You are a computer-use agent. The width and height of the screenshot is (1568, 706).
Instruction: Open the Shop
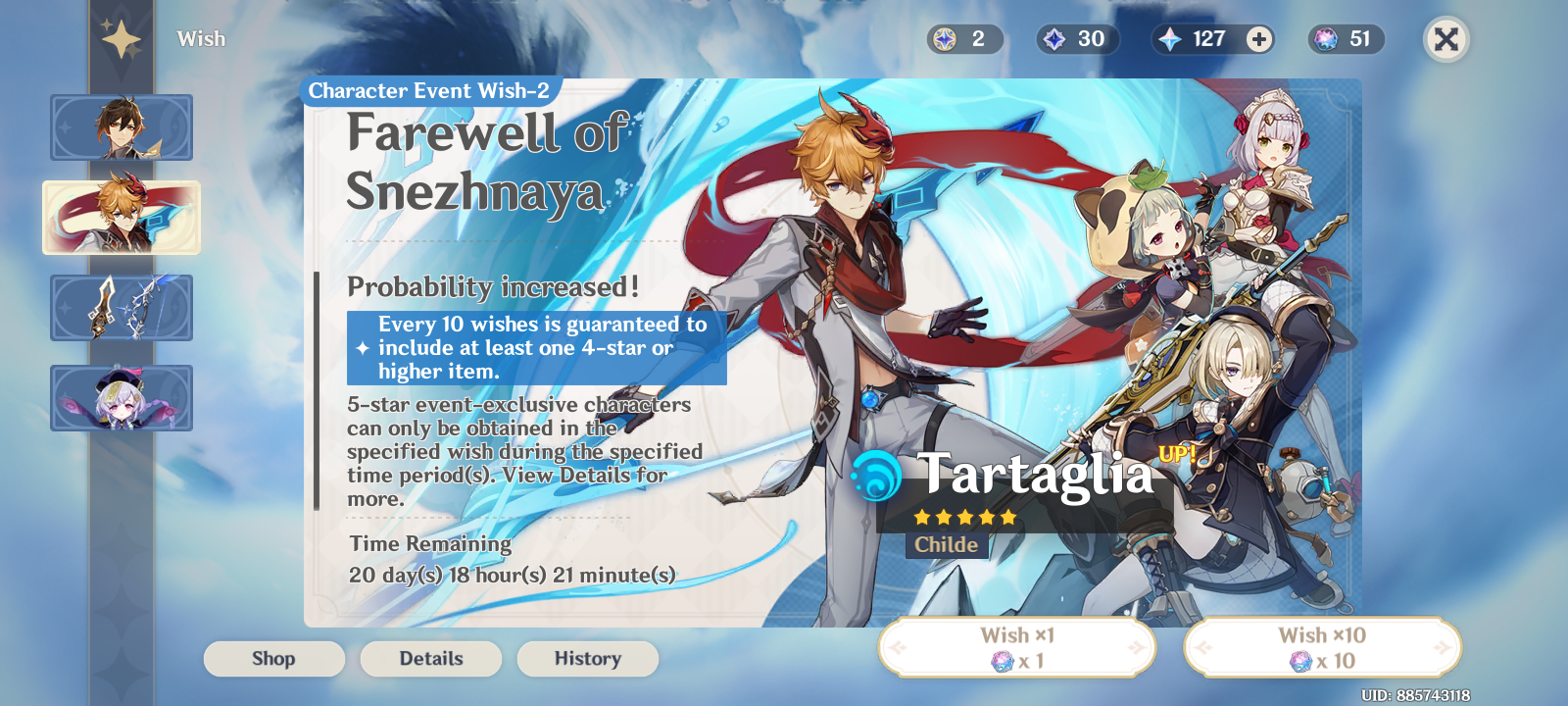274,658
